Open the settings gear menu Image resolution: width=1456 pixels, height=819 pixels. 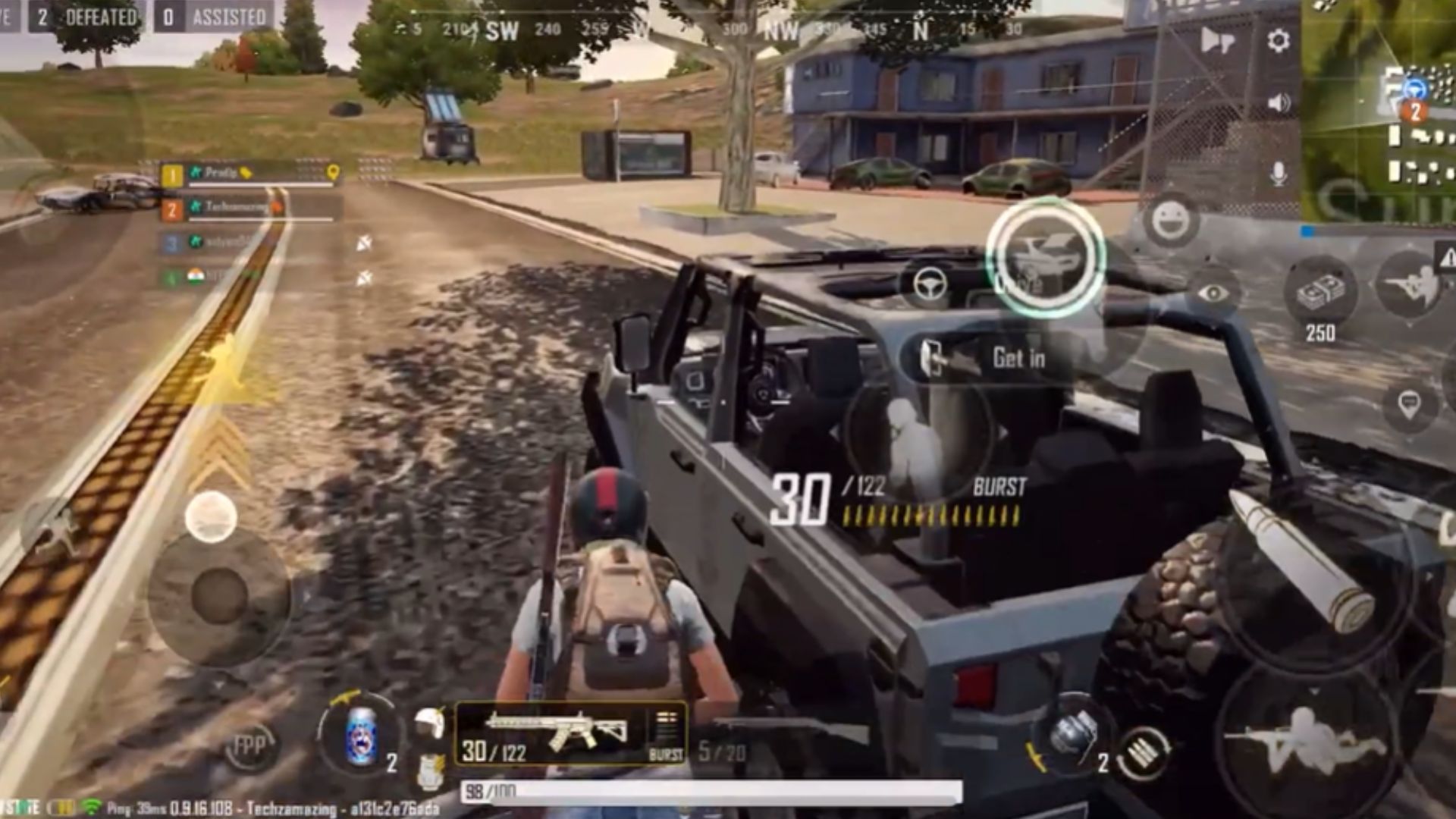pos(1279,40)
